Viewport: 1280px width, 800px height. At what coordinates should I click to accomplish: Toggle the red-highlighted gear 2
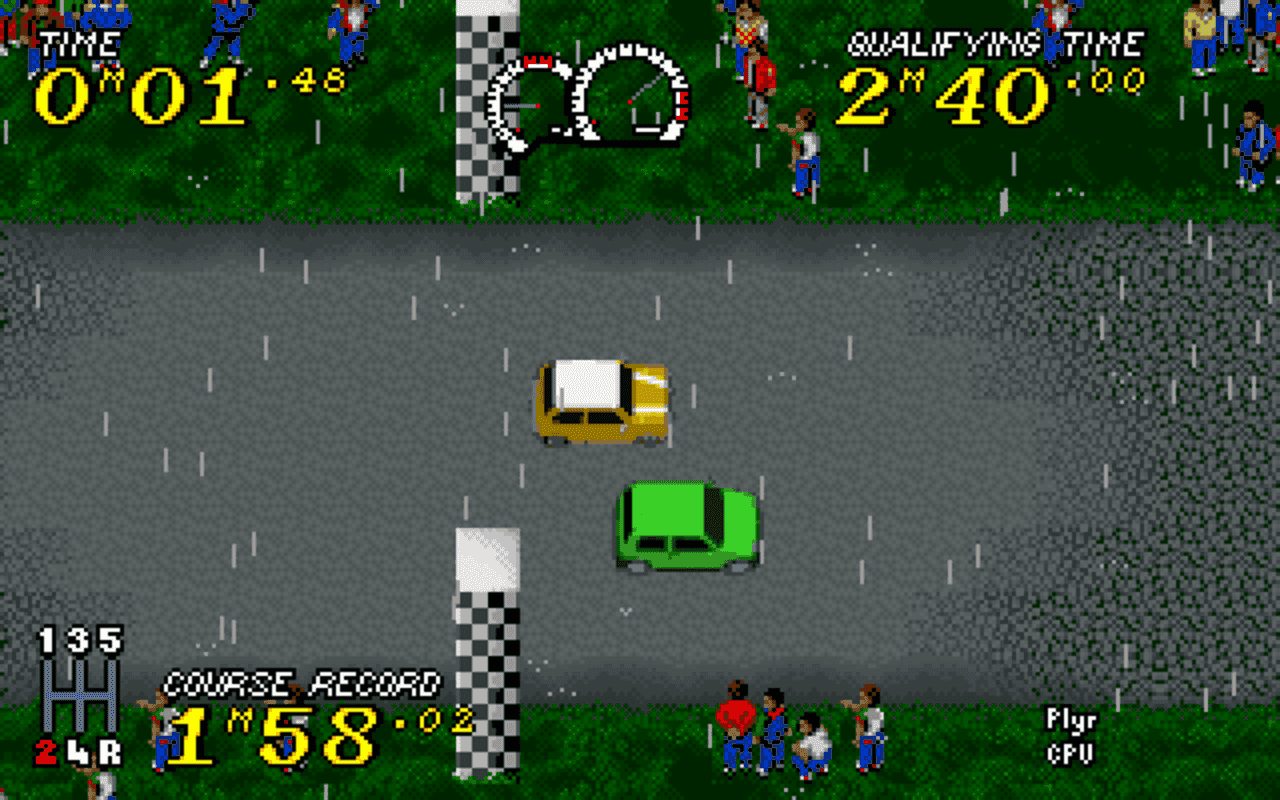[45, 751]
